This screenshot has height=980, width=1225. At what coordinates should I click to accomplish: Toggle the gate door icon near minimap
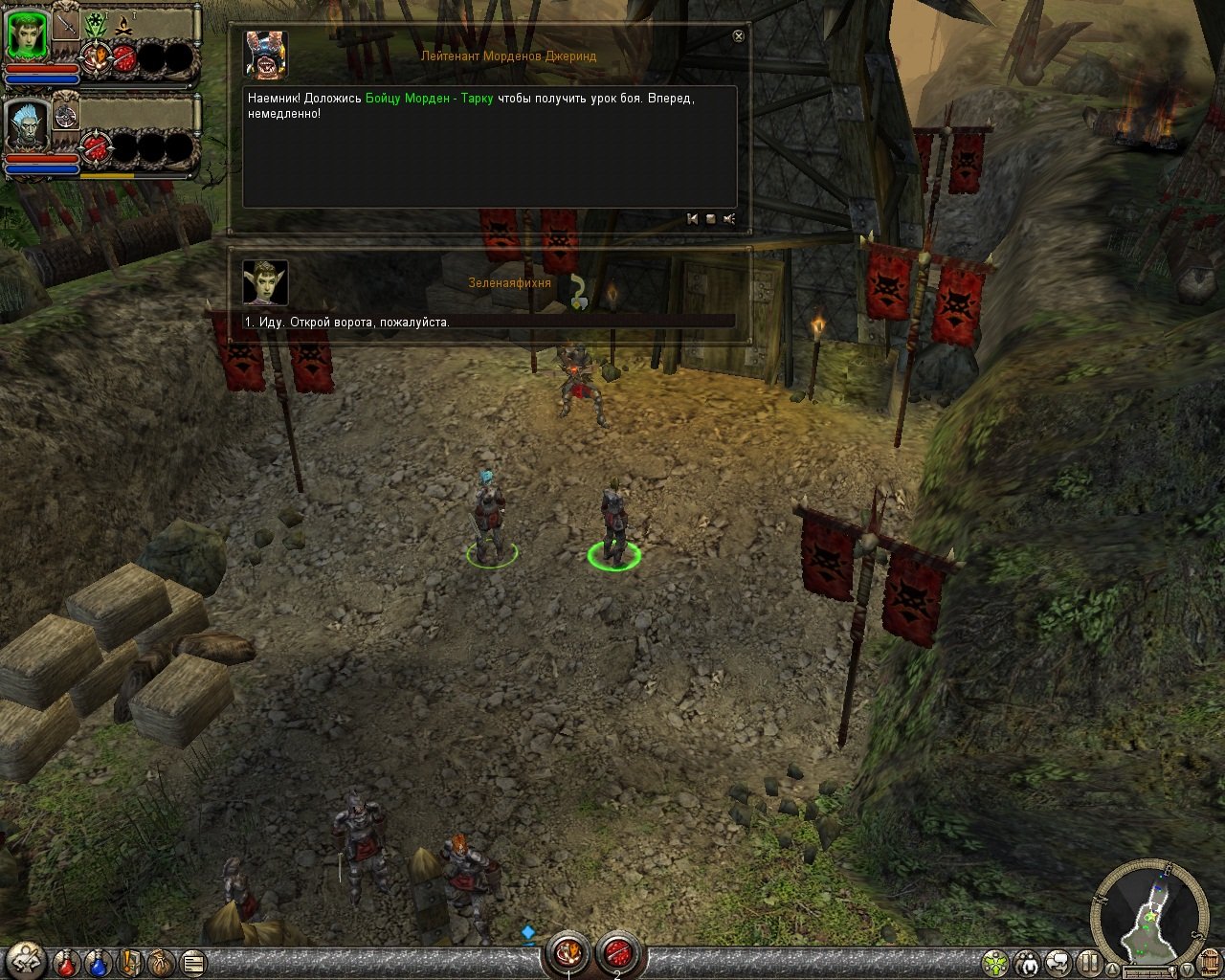coord(1210,962)
